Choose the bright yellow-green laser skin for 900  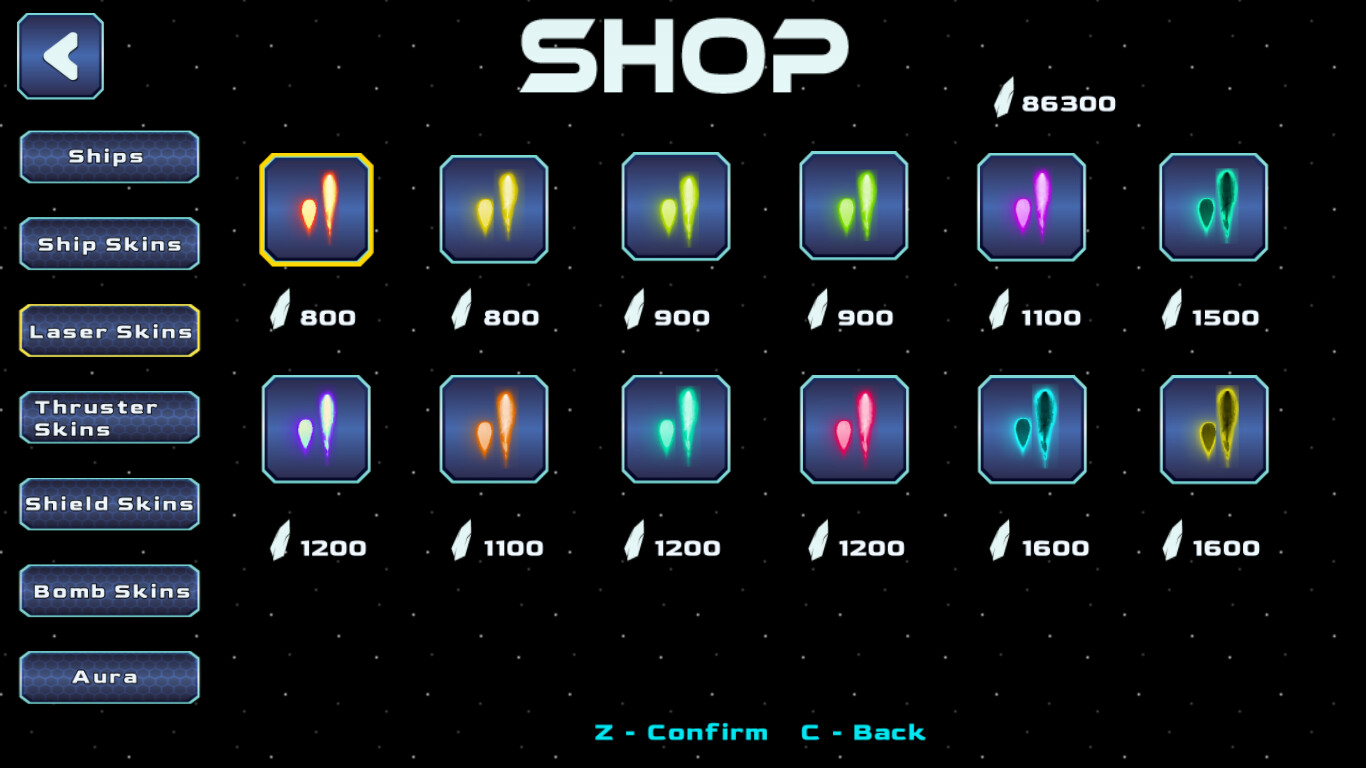pos(675,208)
